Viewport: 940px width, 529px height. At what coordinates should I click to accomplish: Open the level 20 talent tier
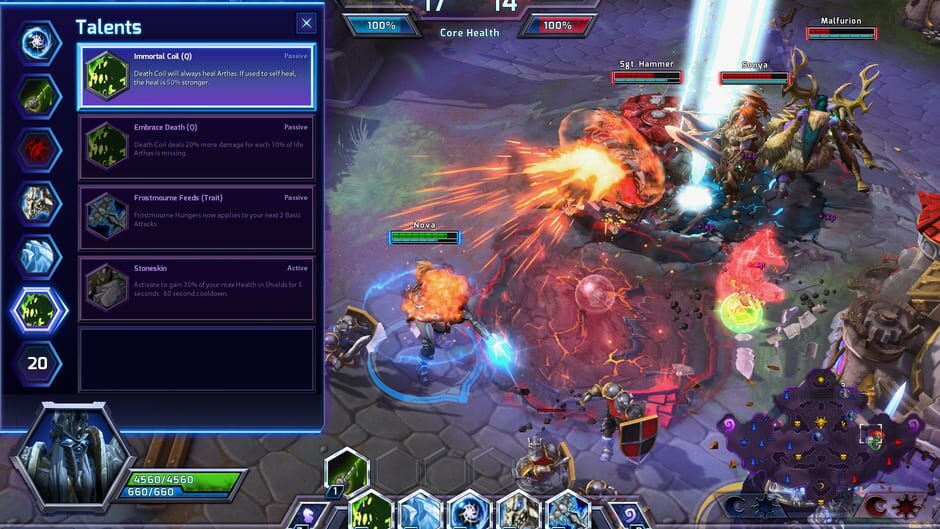point(38,362)
